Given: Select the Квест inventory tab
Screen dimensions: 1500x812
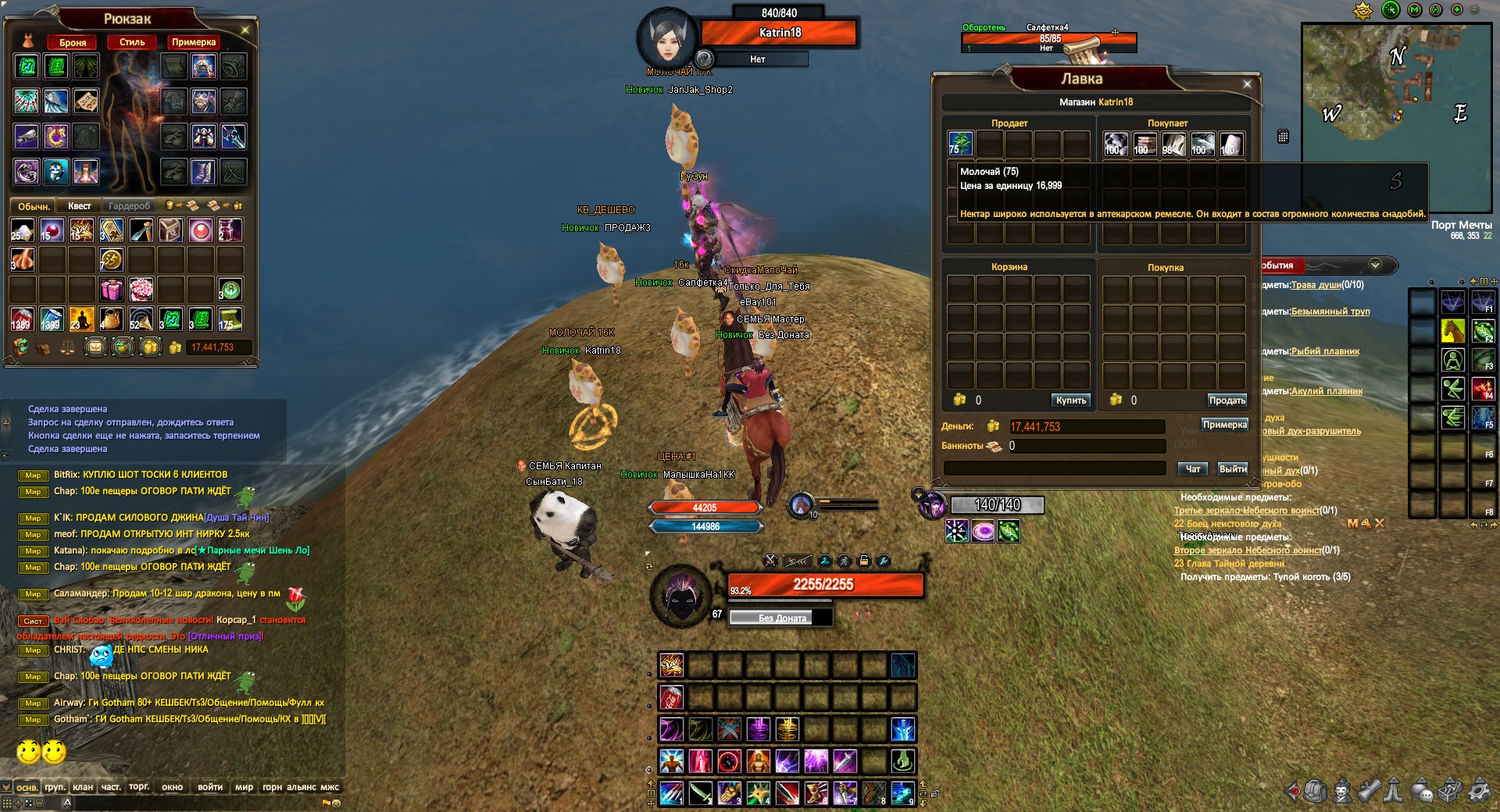Looking at the screenshot, I should click(79, 206).
